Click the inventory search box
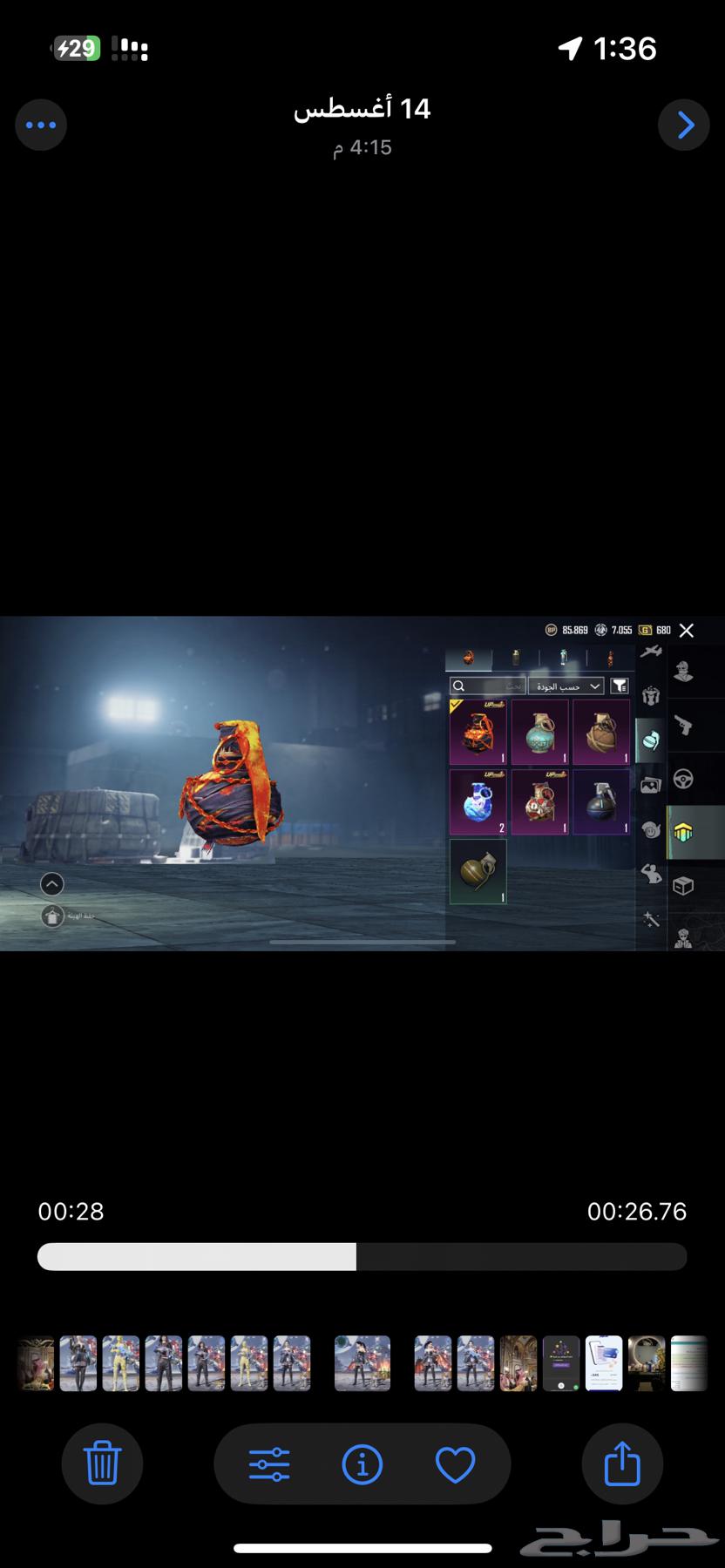The height and width of the screenshot is (1568, 725). [x=488, y=686]
